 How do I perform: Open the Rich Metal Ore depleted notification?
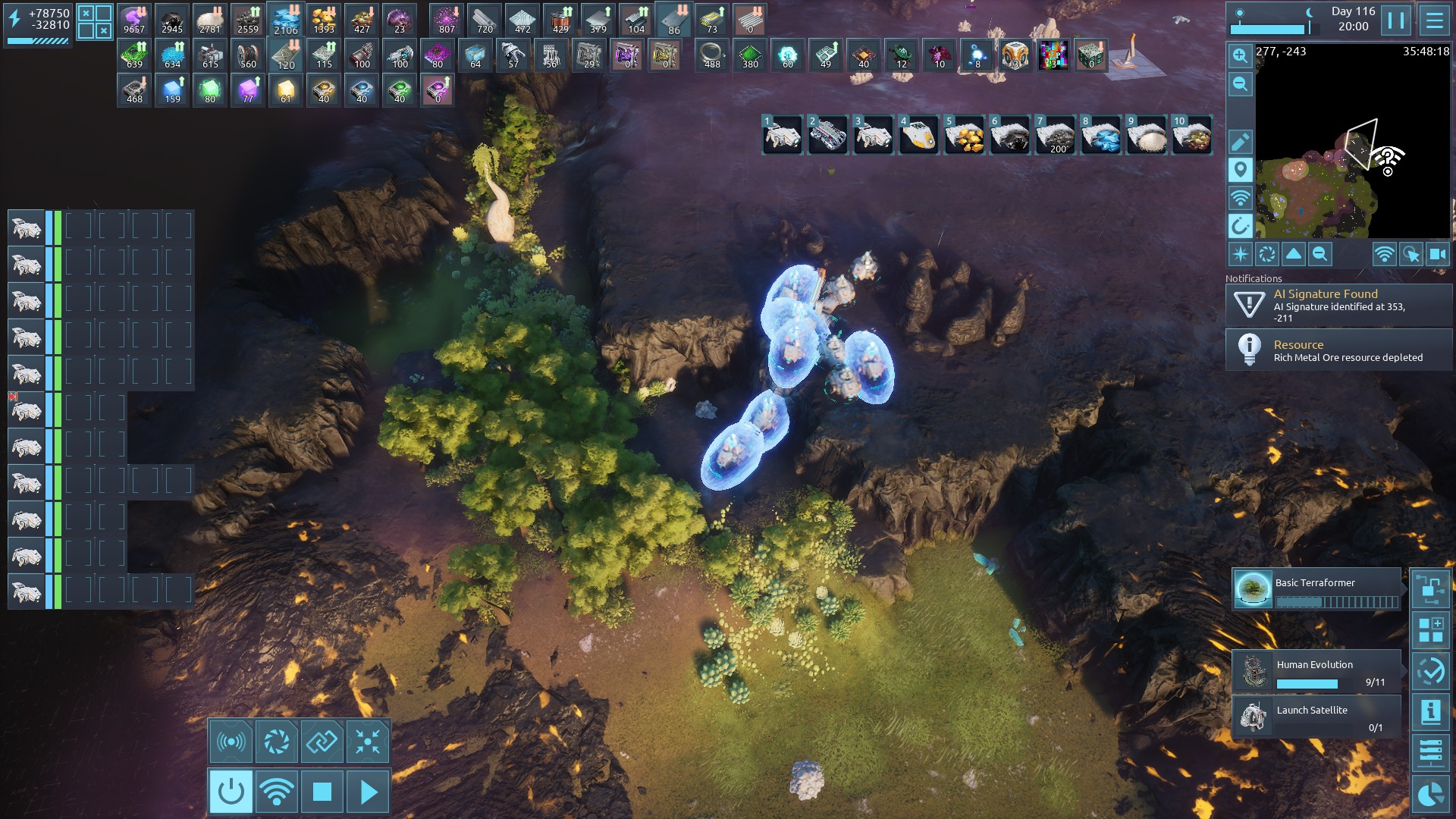[1338, 350]
